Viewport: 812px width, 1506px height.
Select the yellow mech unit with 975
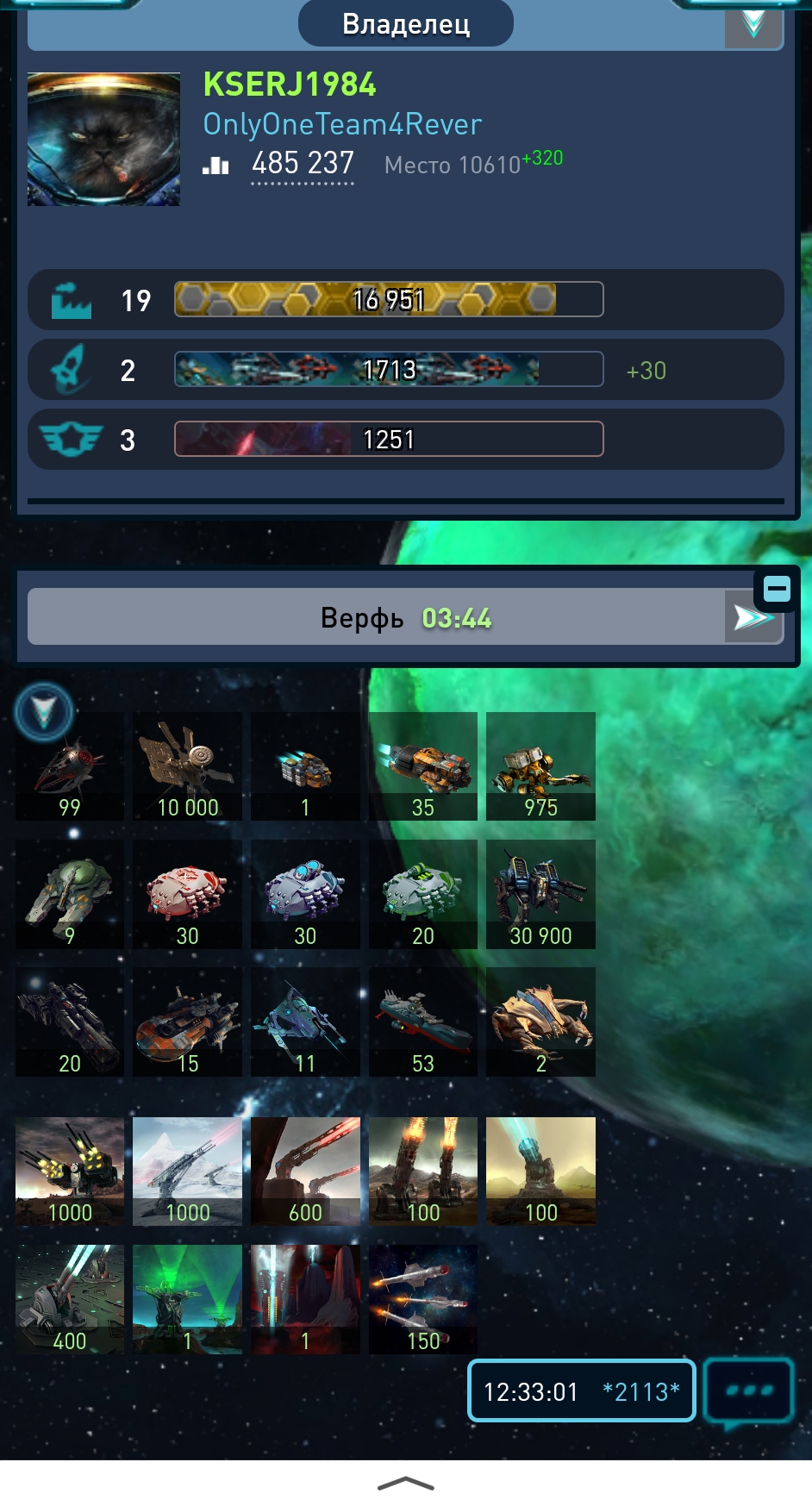(540, 765)
